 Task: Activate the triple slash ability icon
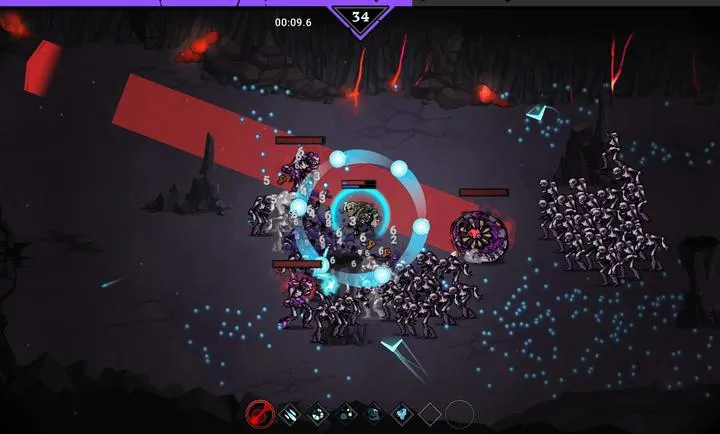(289, 412)
